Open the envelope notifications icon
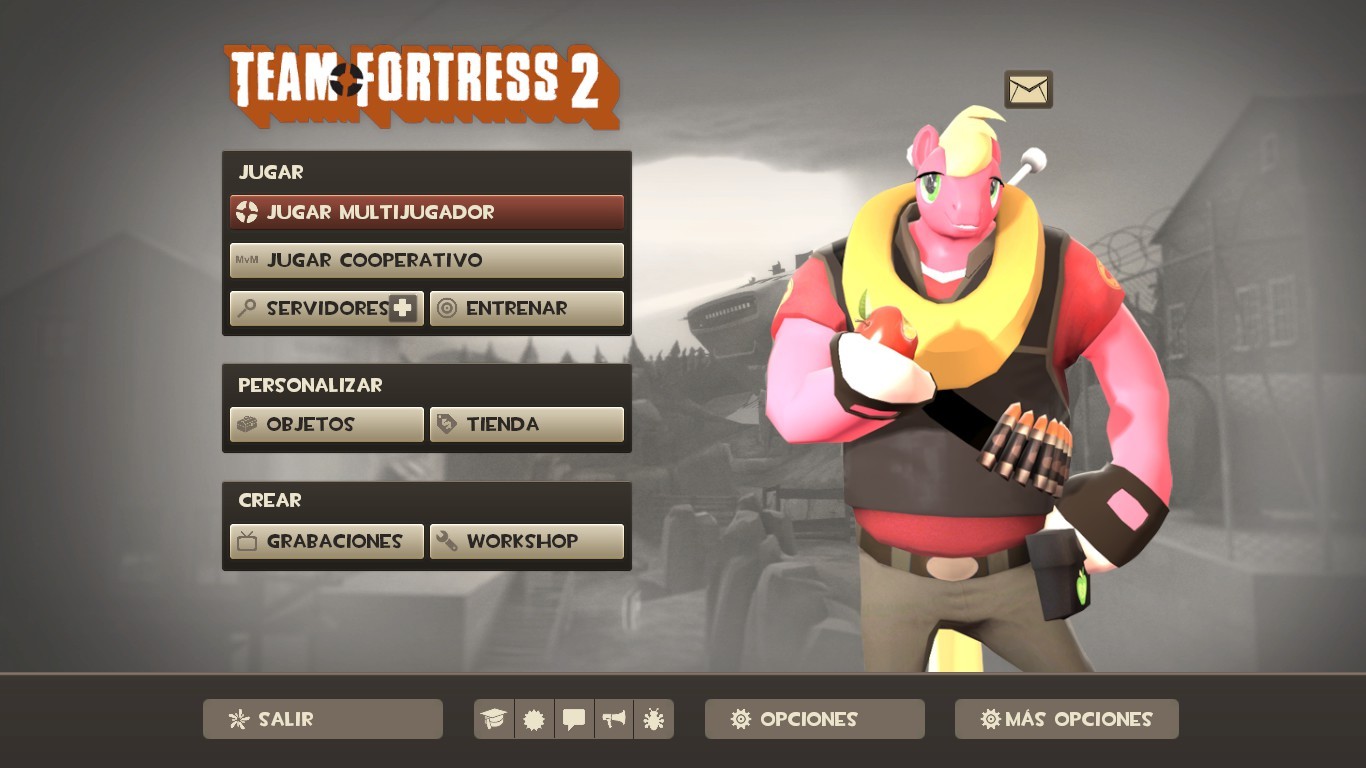 [1027, 89]
